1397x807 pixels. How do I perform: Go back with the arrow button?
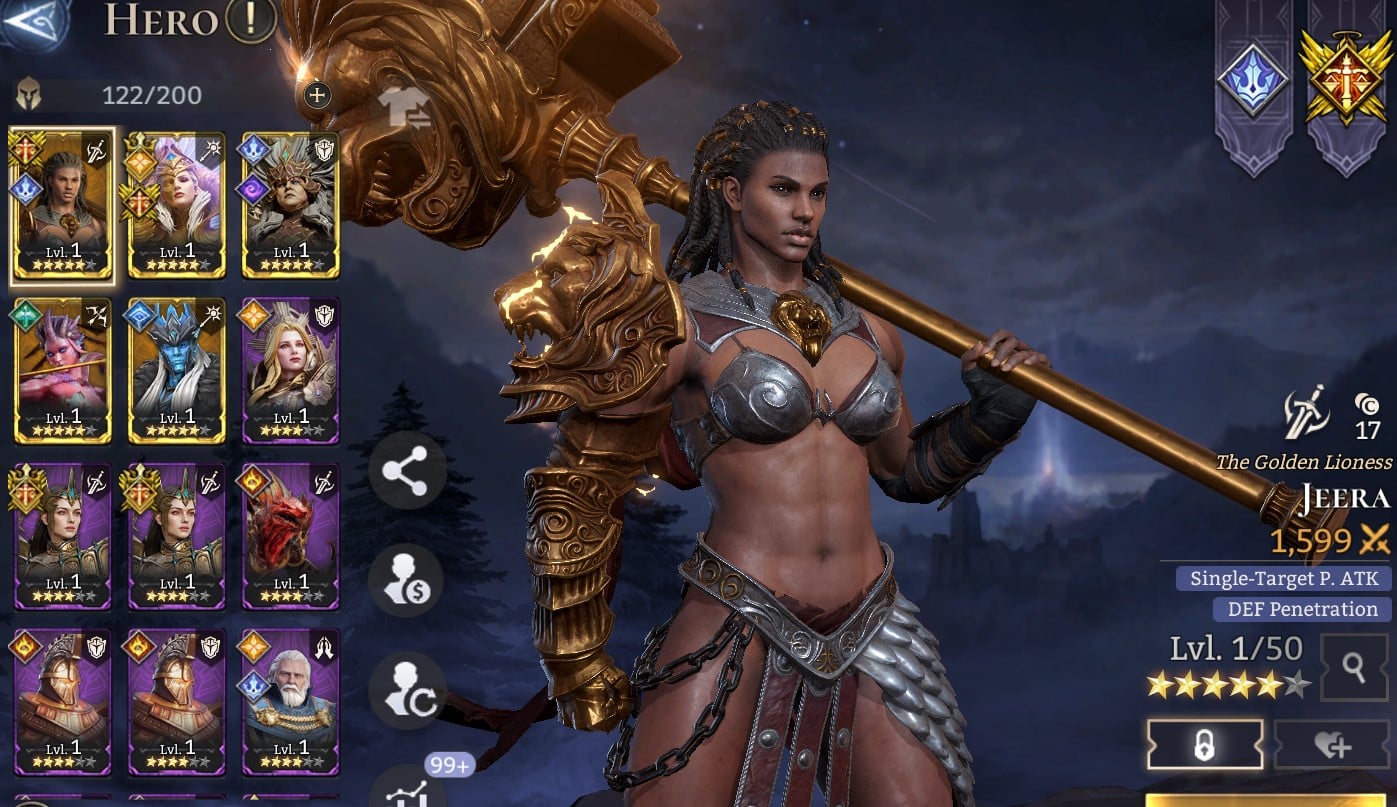[32, 22]
